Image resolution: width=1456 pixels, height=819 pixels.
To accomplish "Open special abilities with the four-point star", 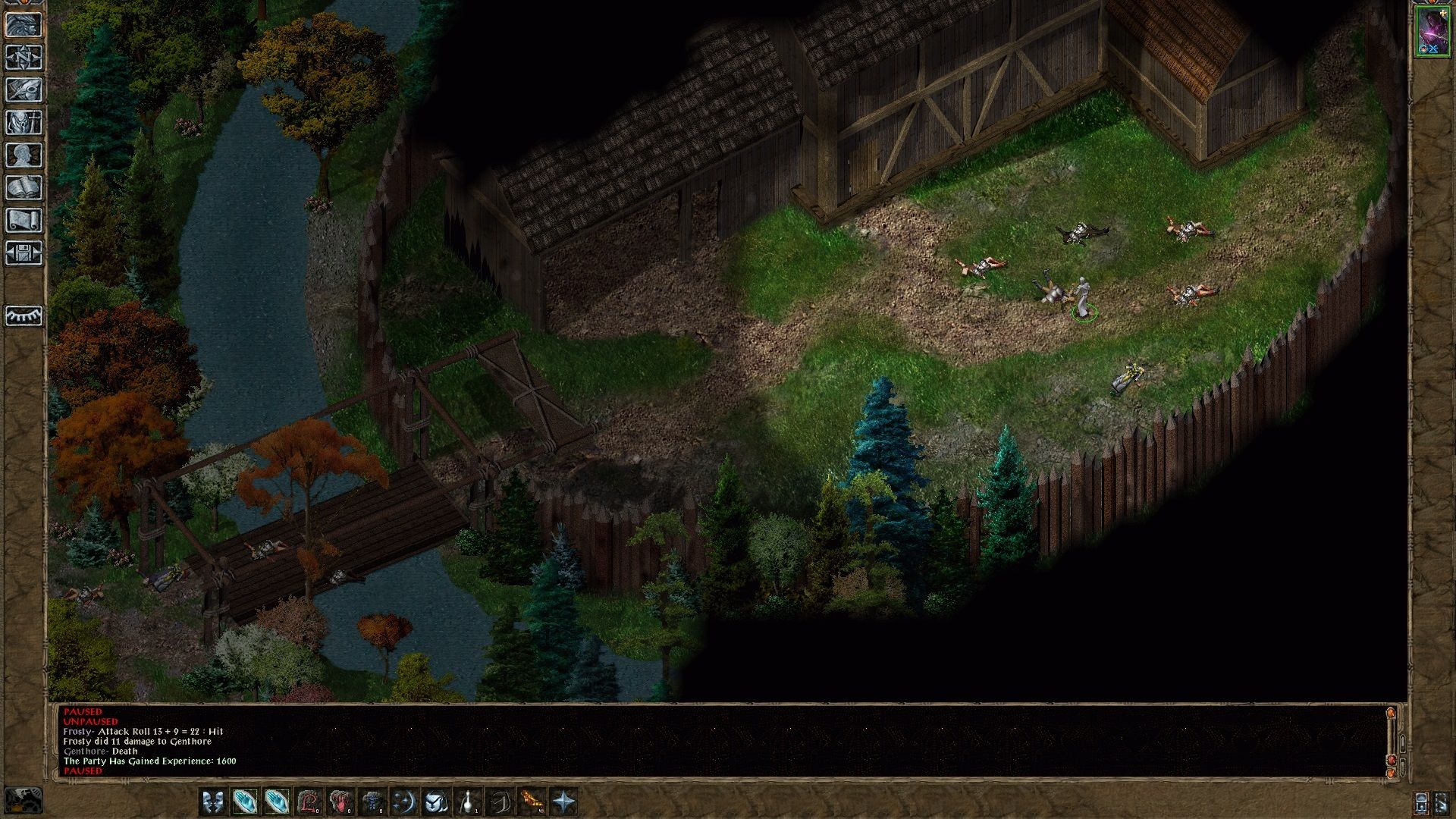I will 564,802.
